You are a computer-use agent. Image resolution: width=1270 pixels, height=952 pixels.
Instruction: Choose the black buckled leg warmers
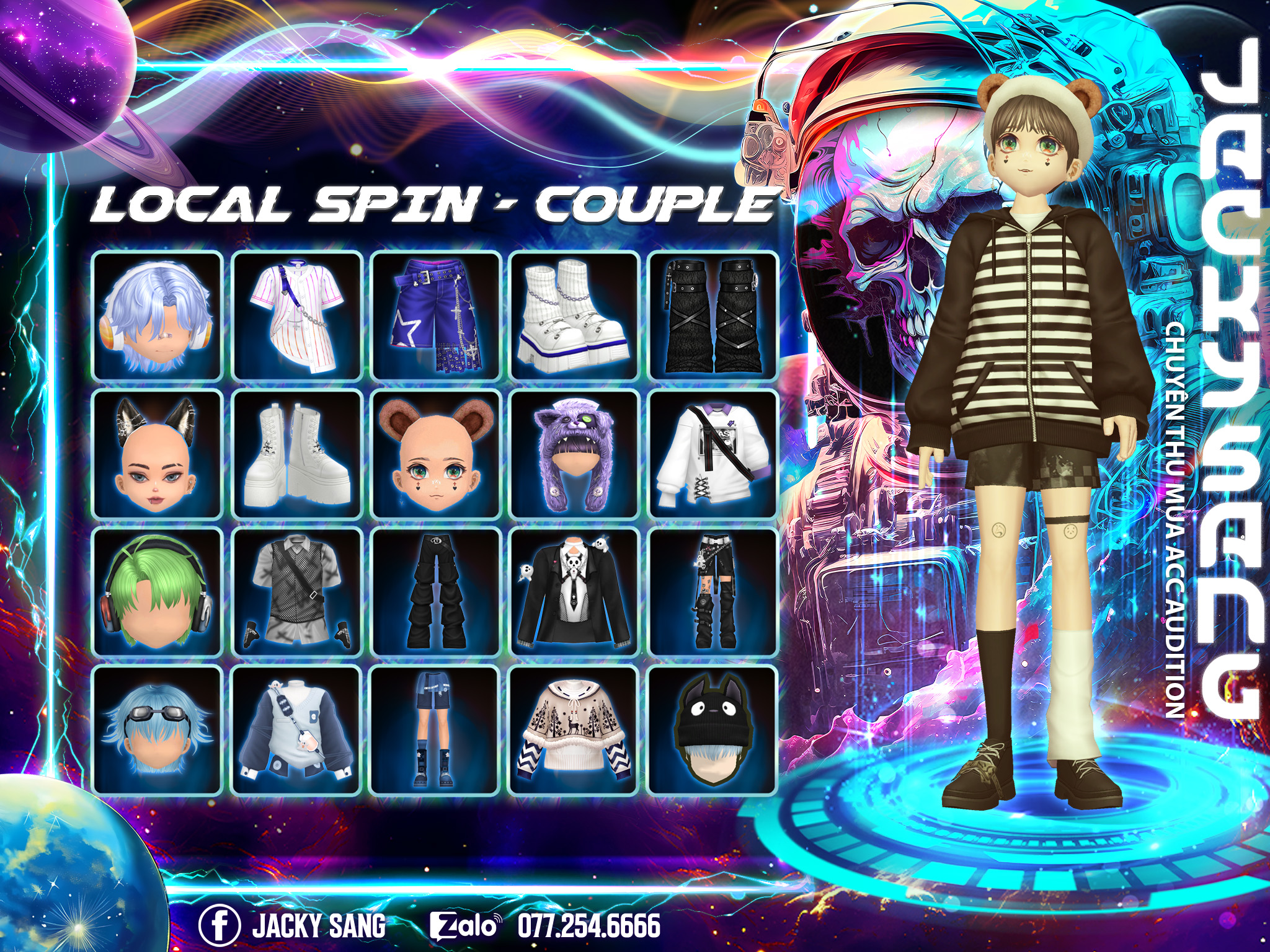(x=713, y=315)
